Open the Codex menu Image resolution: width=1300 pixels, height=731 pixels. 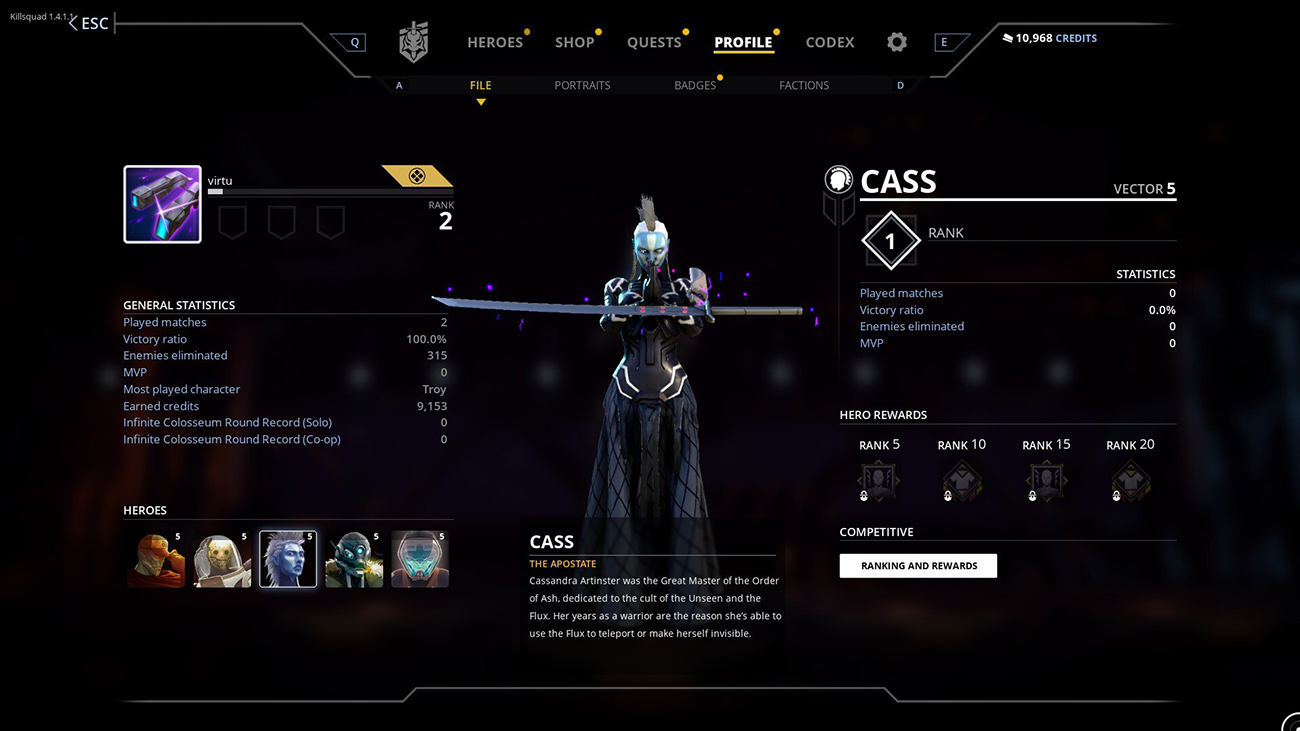pos(830,42)
